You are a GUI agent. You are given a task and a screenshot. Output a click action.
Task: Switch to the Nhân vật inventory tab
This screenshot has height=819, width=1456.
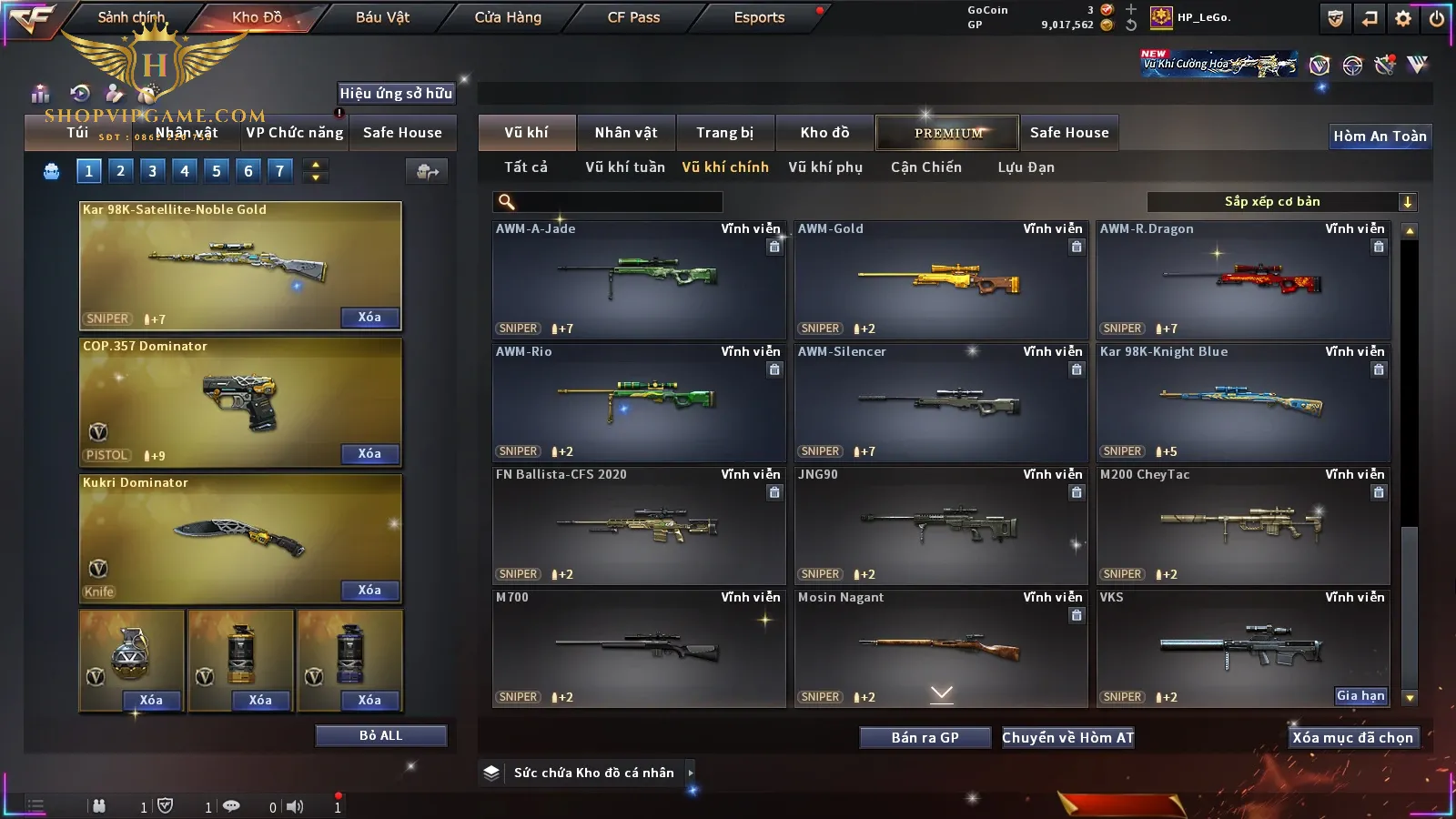(x=625, y=133)
